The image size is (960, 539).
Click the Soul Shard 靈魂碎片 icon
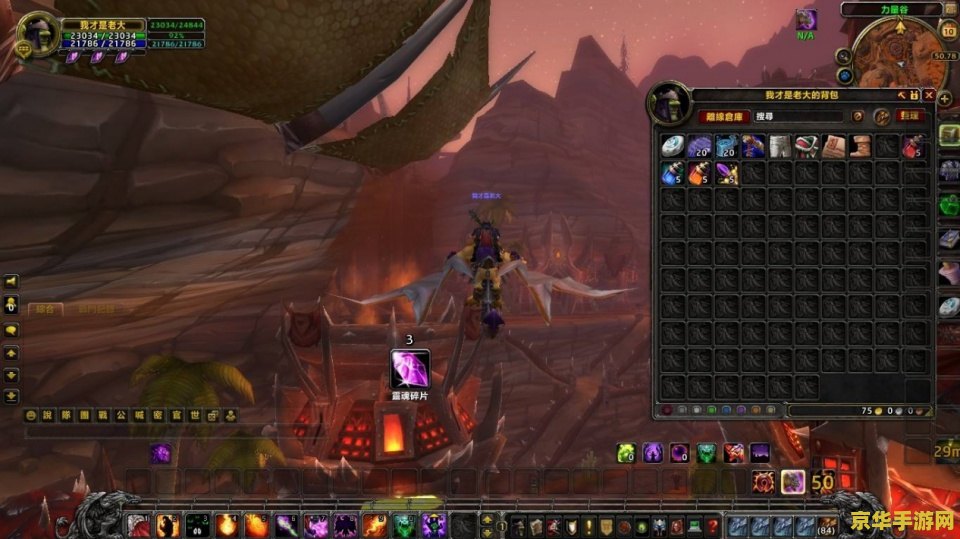409,369
